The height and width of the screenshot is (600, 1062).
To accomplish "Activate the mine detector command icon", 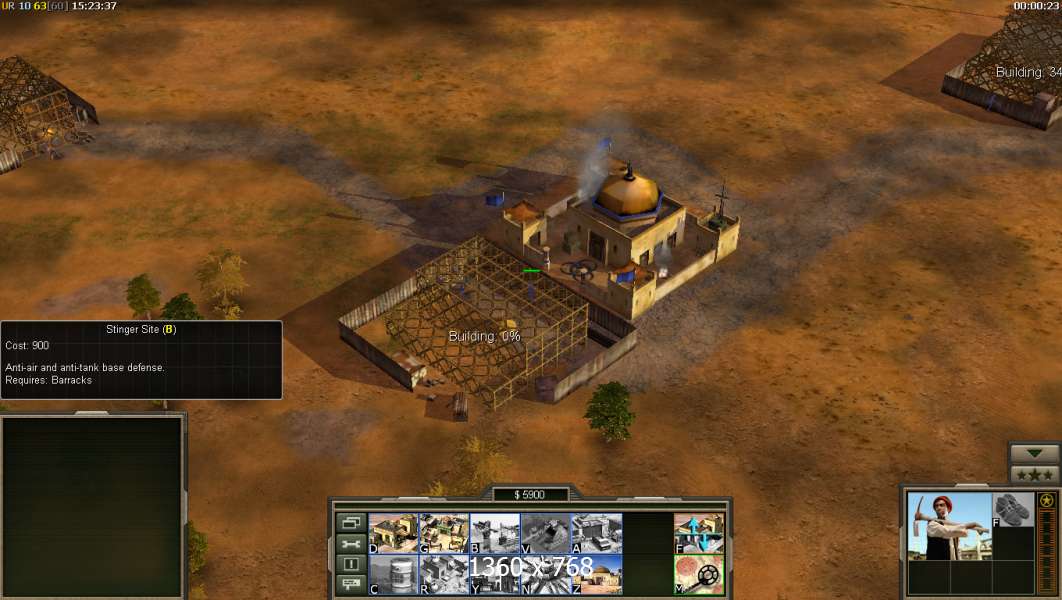I will point(698,574).
